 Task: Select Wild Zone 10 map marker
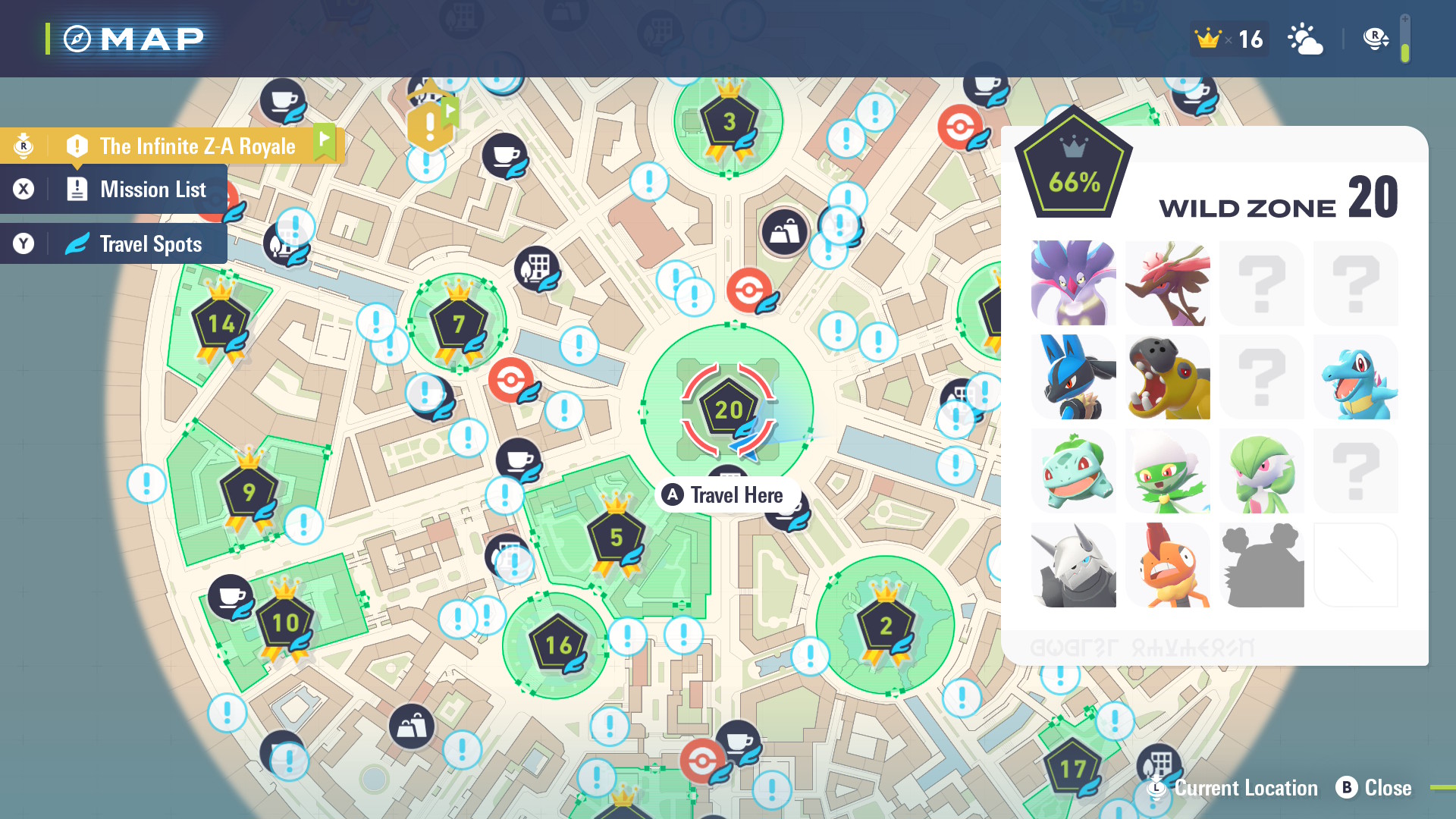click(x=285, y=623)
